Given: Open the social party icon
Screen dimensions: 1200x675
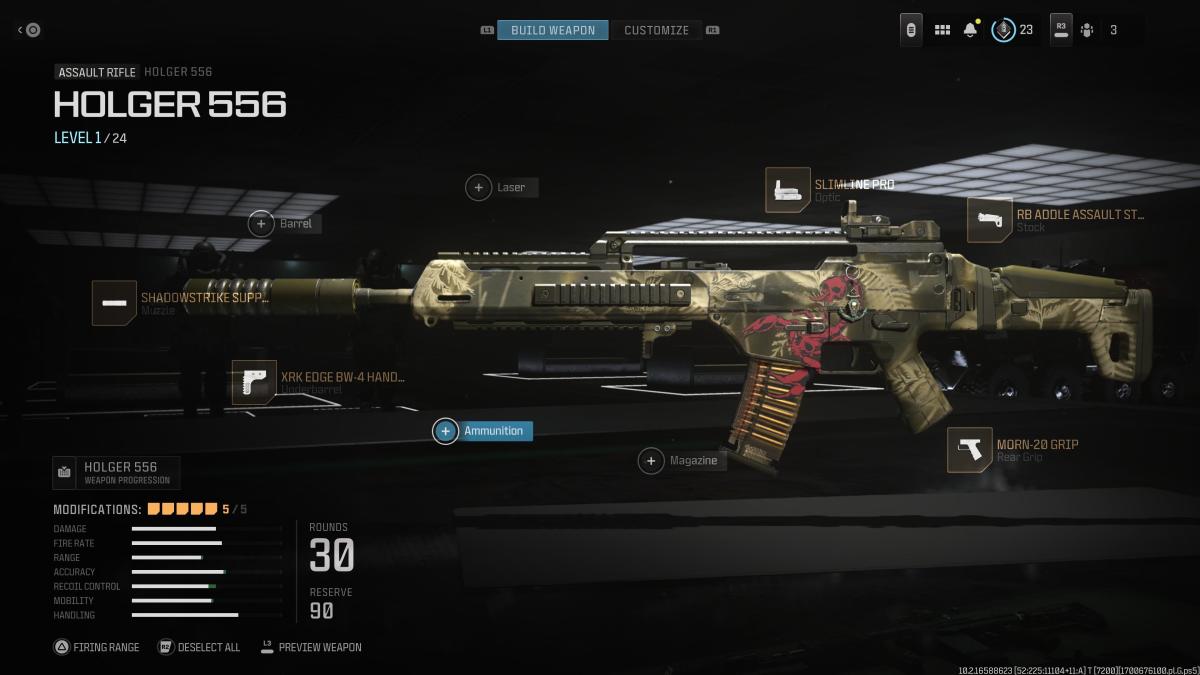Looking at the screenshot, I should 1087,30.
